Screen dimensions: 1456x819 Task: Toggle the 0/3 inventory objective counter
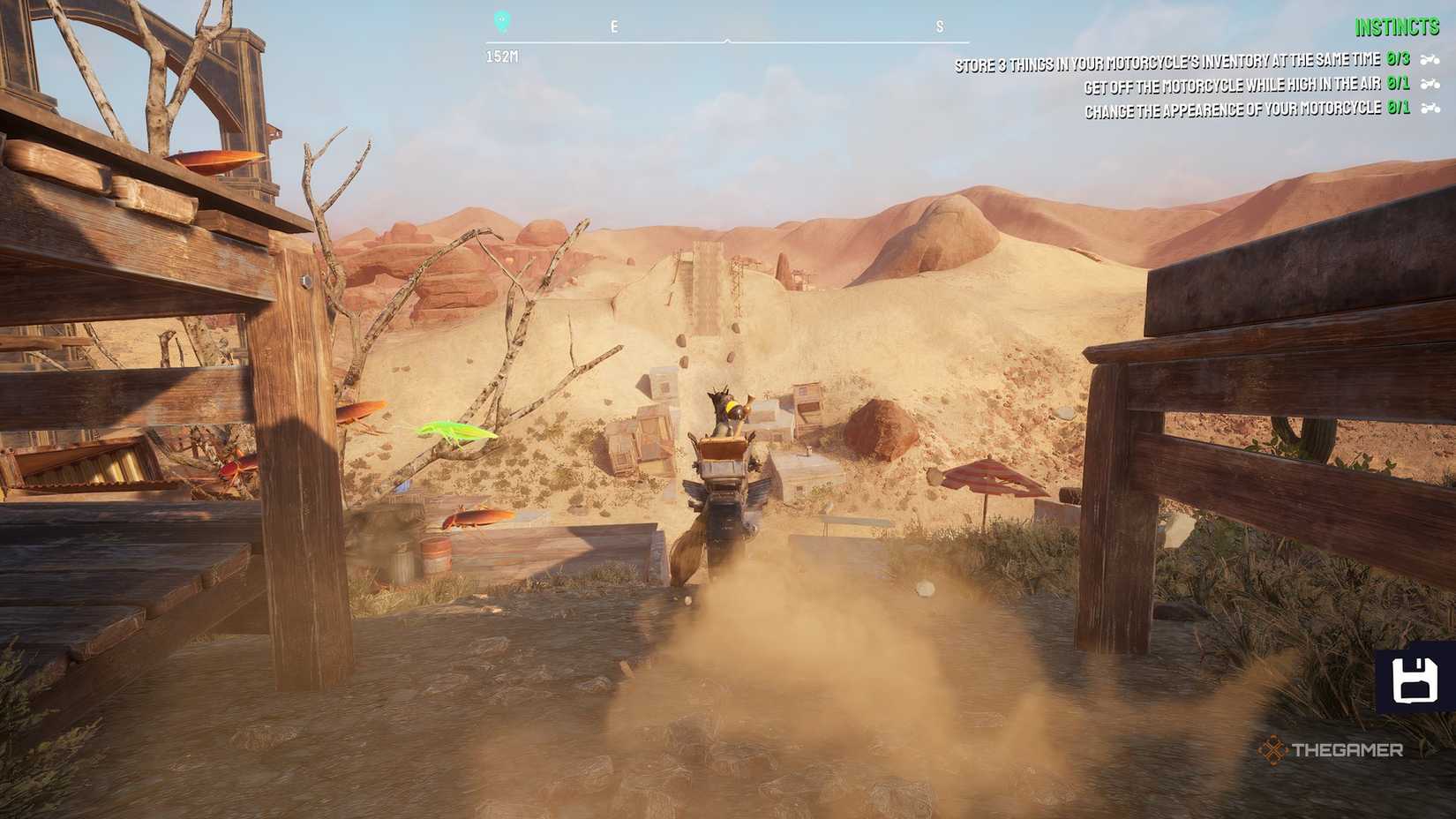tap(1400, 60)
